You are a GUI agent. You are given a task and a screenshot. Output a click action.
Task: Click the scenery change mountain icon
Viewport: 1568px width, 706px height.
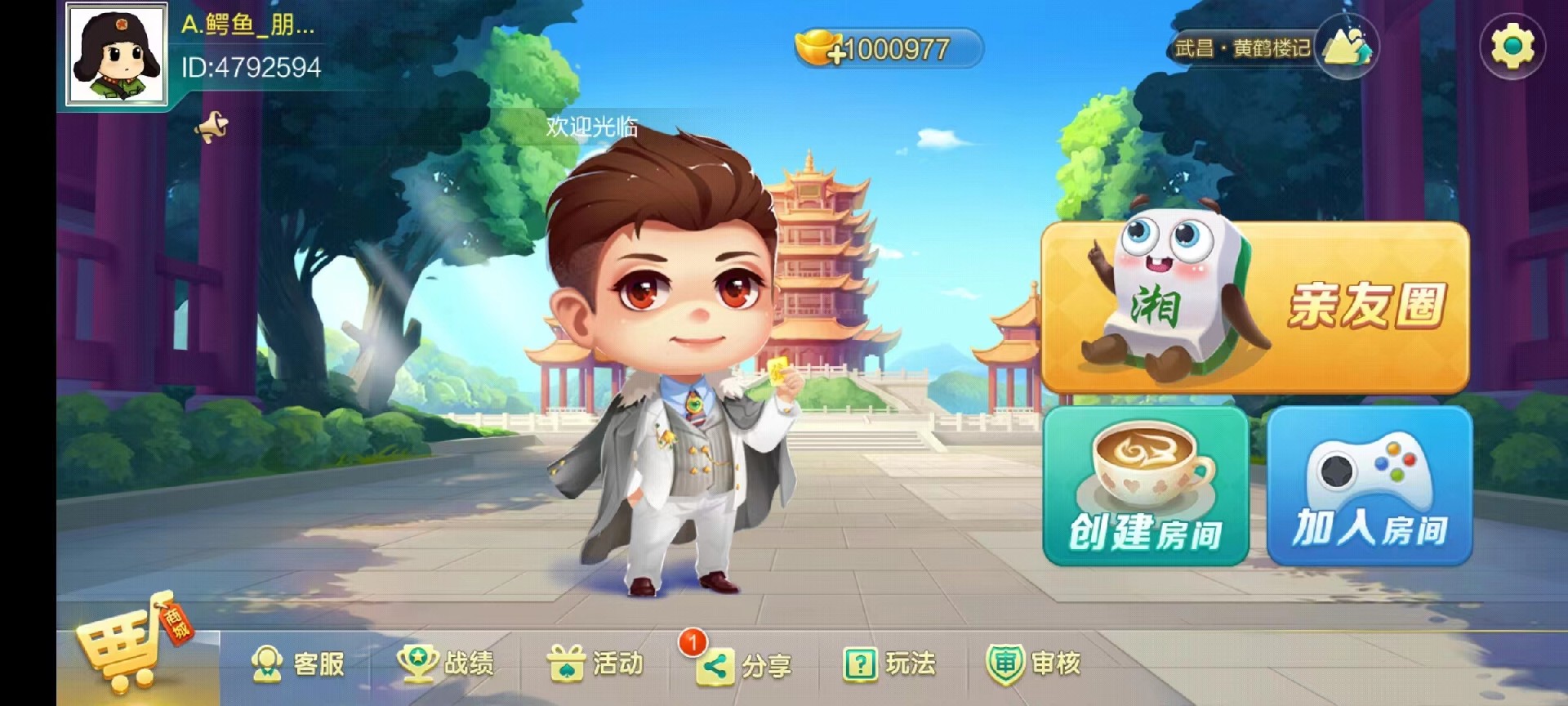pyautogui.click(x=1347, y=45)
